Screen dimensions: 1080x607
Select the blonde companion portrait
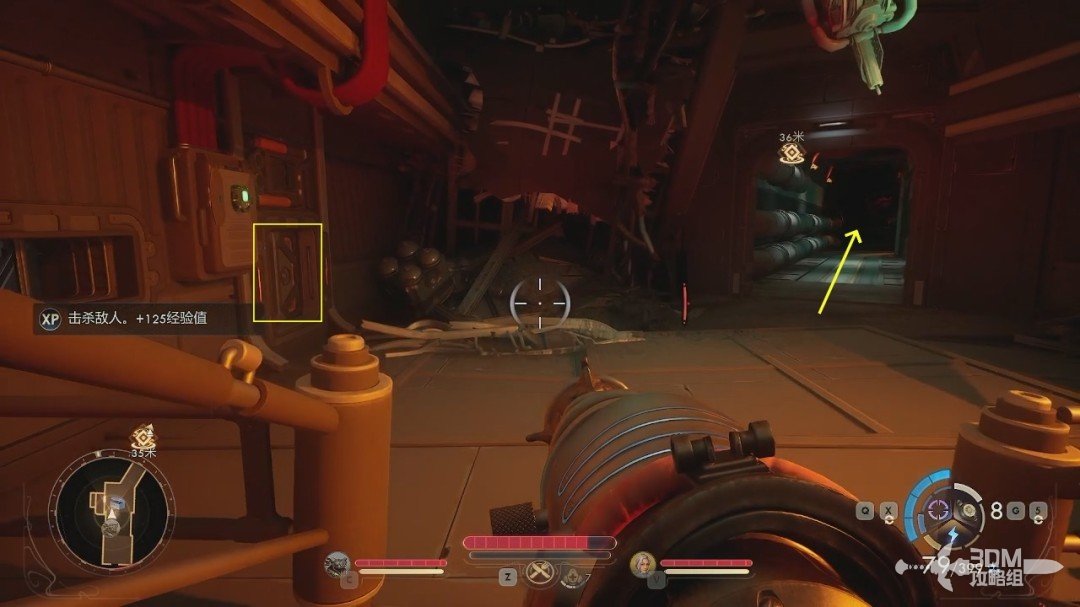point(640,565)
